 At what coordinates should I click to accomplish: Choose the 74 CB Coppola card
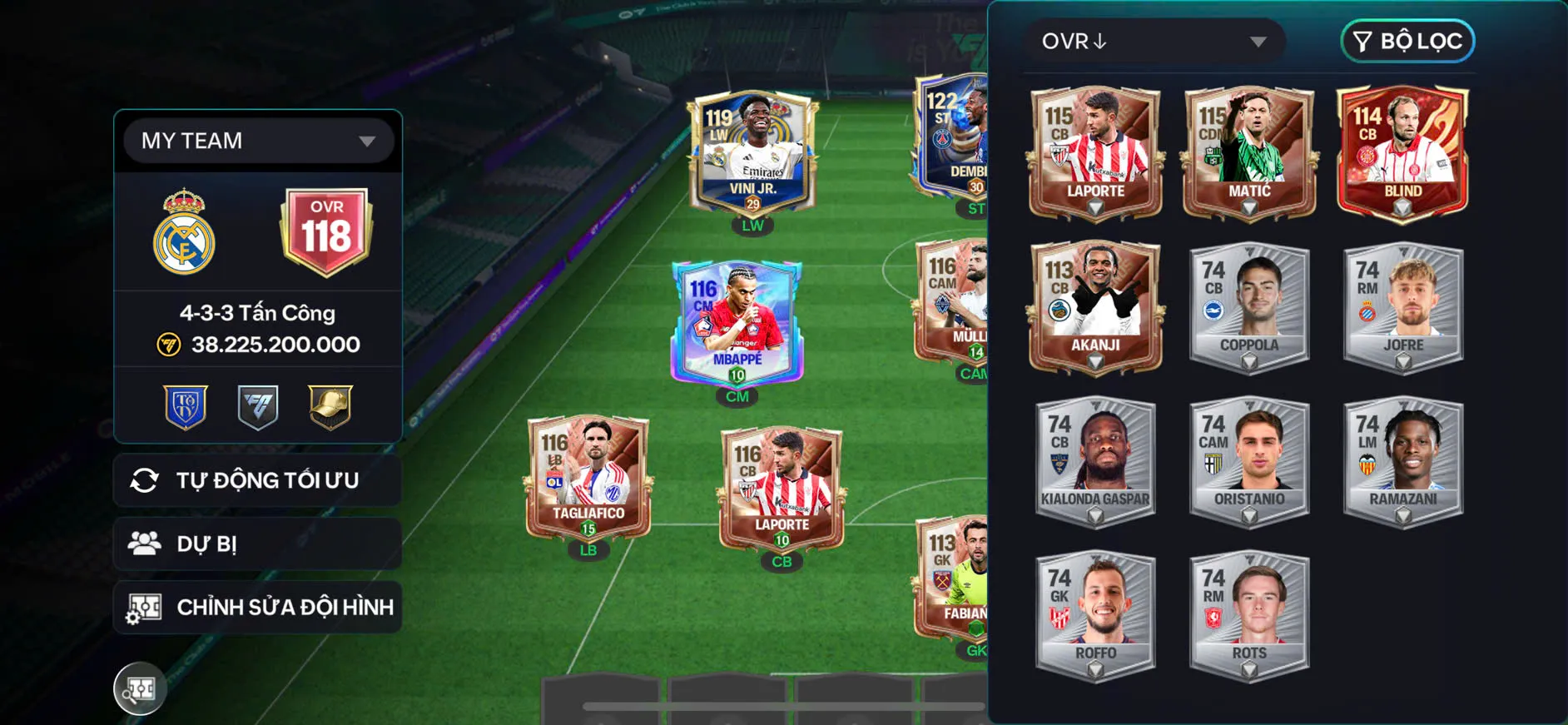(x=1249, y=307)
